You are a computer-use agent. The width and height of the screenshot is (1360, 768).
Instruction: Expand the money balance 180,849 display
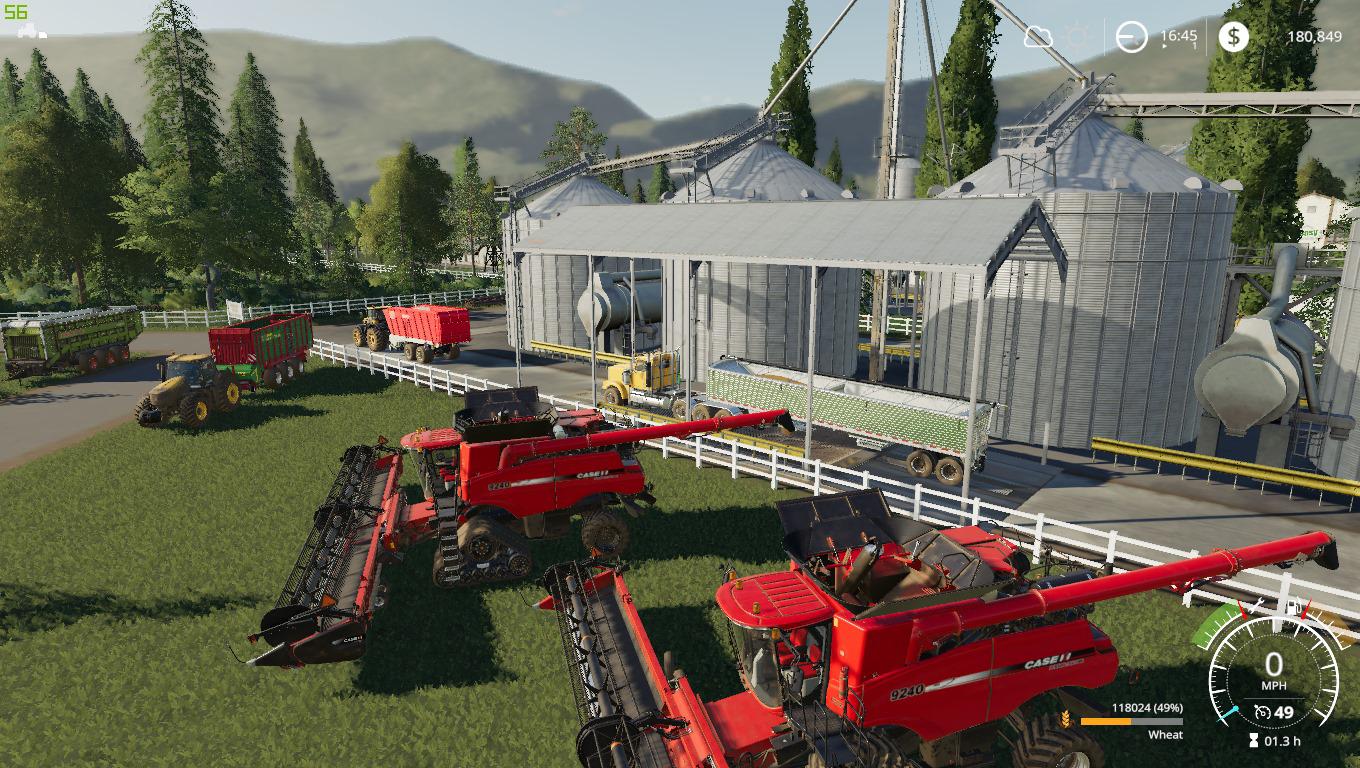(x=1315, y=36)
